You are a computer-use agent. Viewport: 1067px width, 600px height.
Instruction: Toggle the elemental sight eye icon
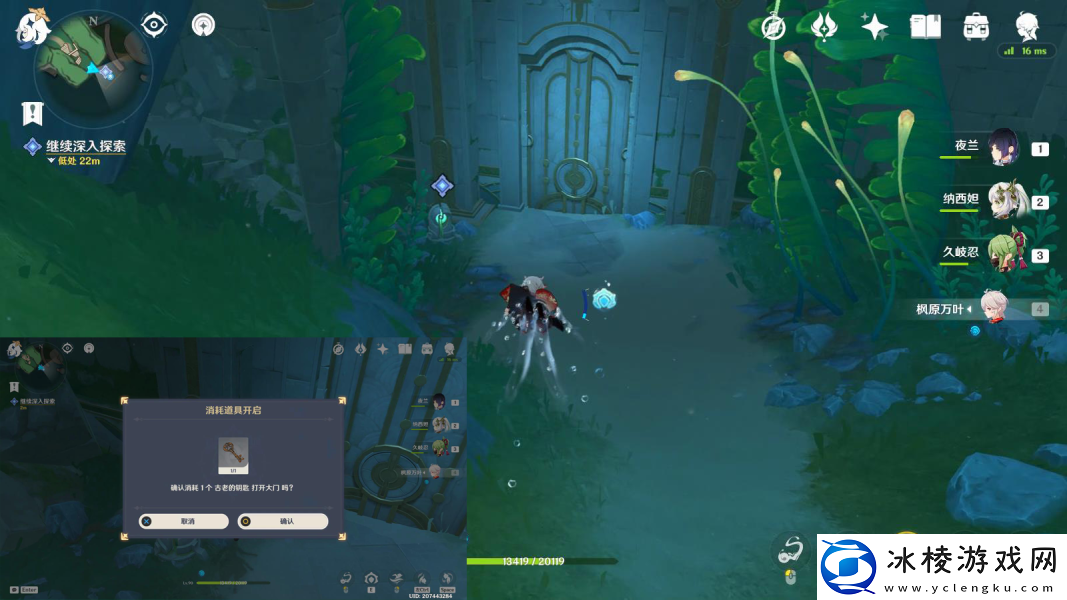pos(154,24)
